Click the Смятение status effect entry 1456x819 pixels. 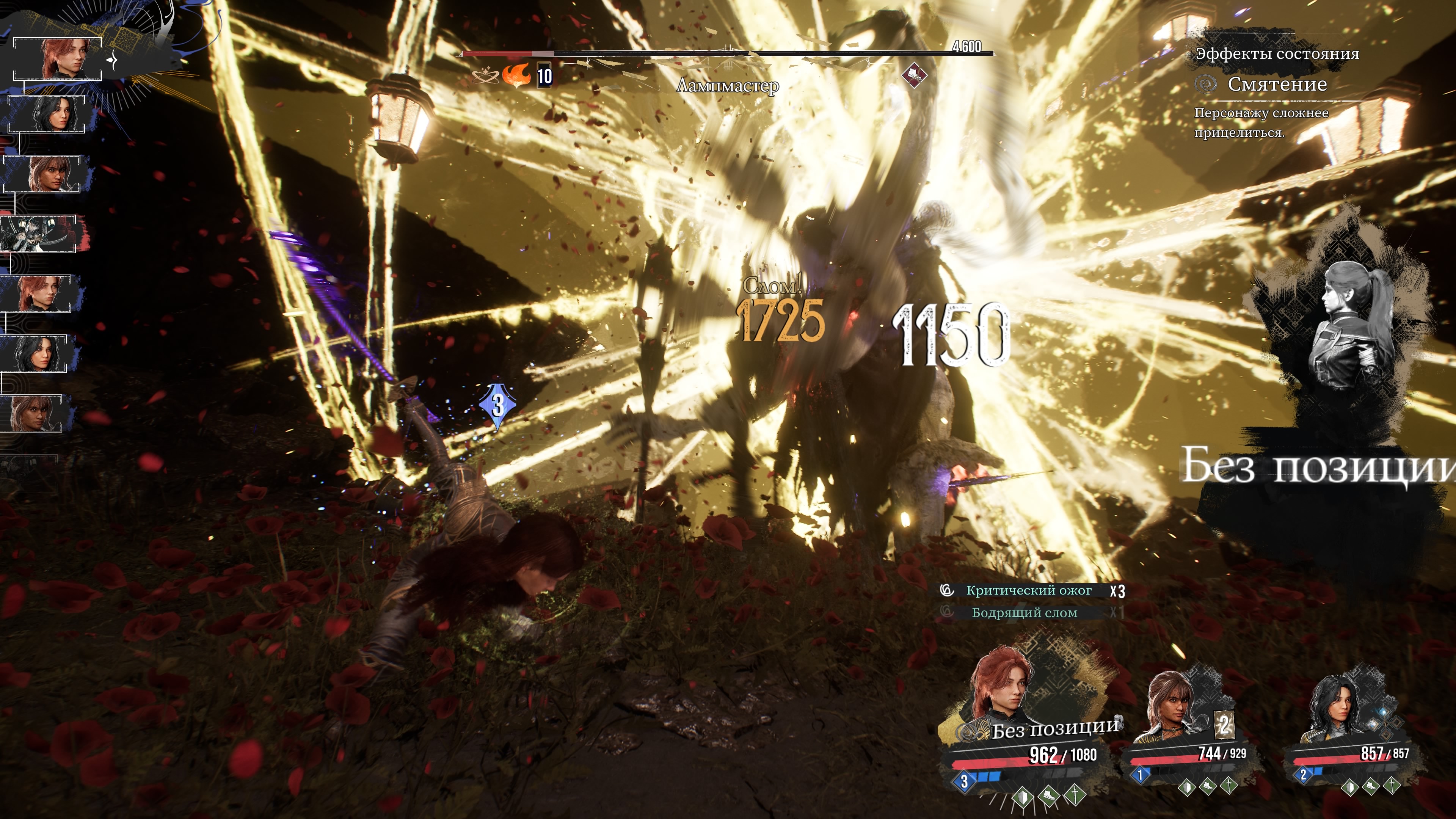click(1276, 84)
